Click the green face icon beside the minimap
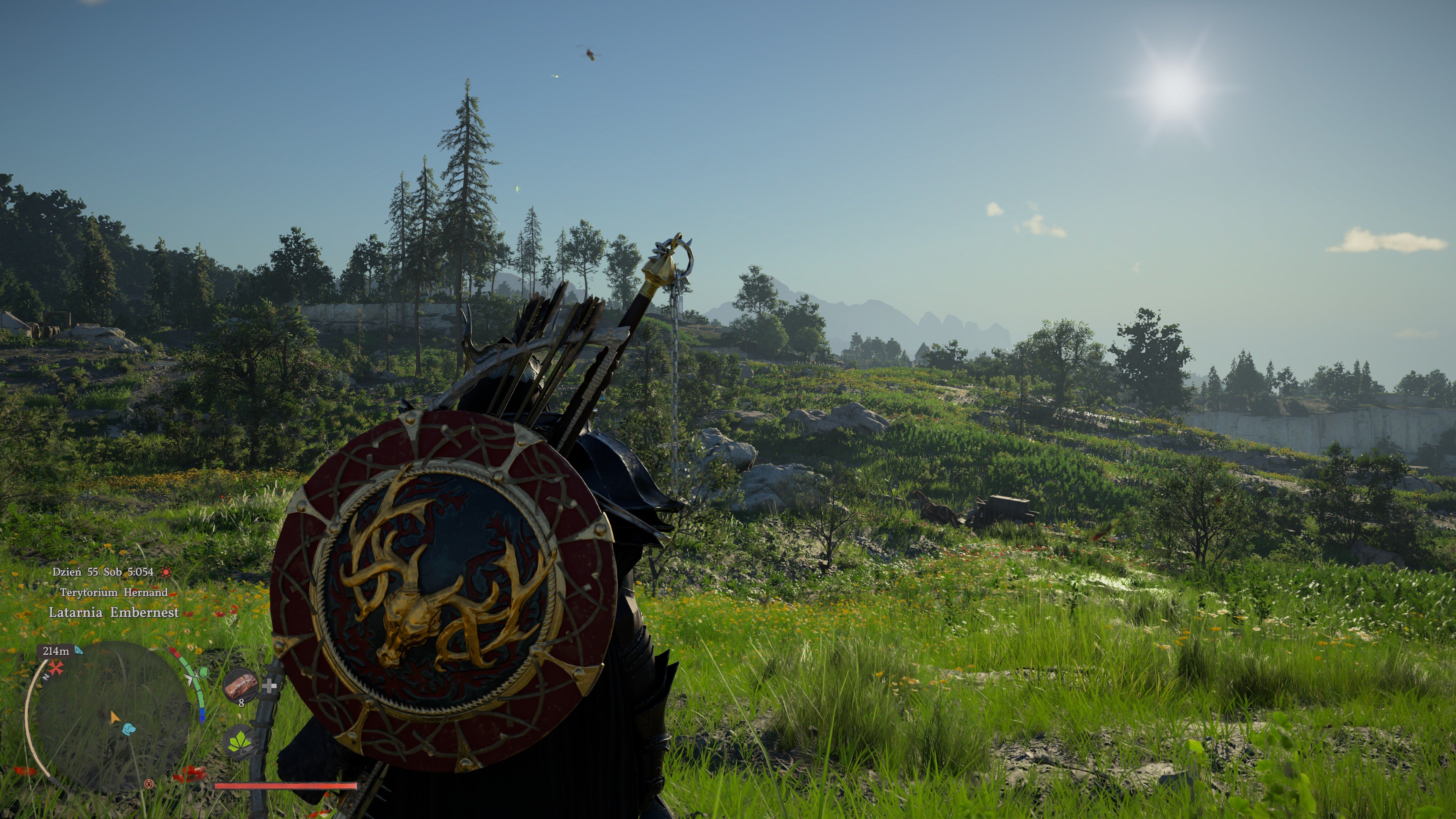This screenshot has height=819, width=1456. point(203,672)
